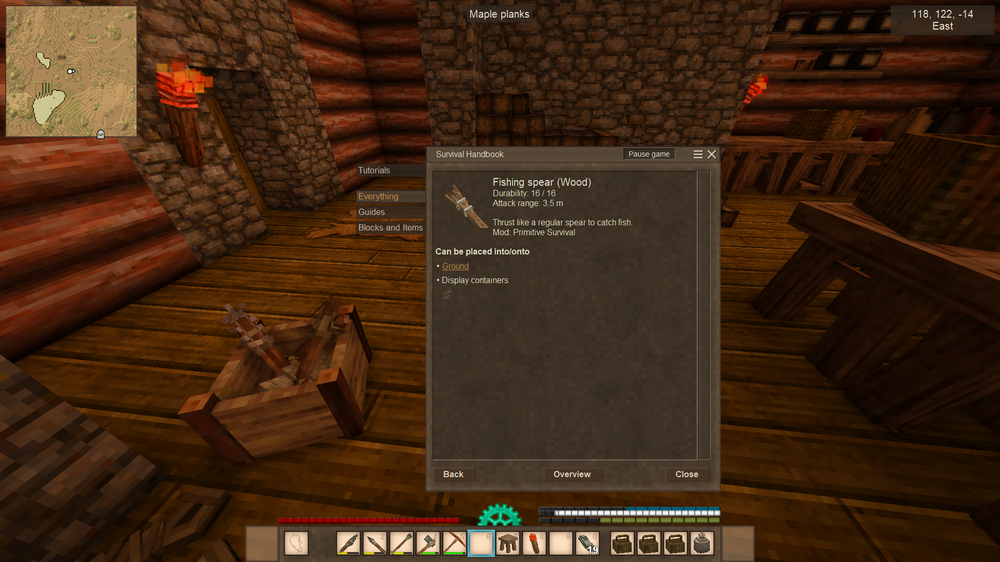Click the small display container icon
1000x562 pixels.
pos(446,294)
